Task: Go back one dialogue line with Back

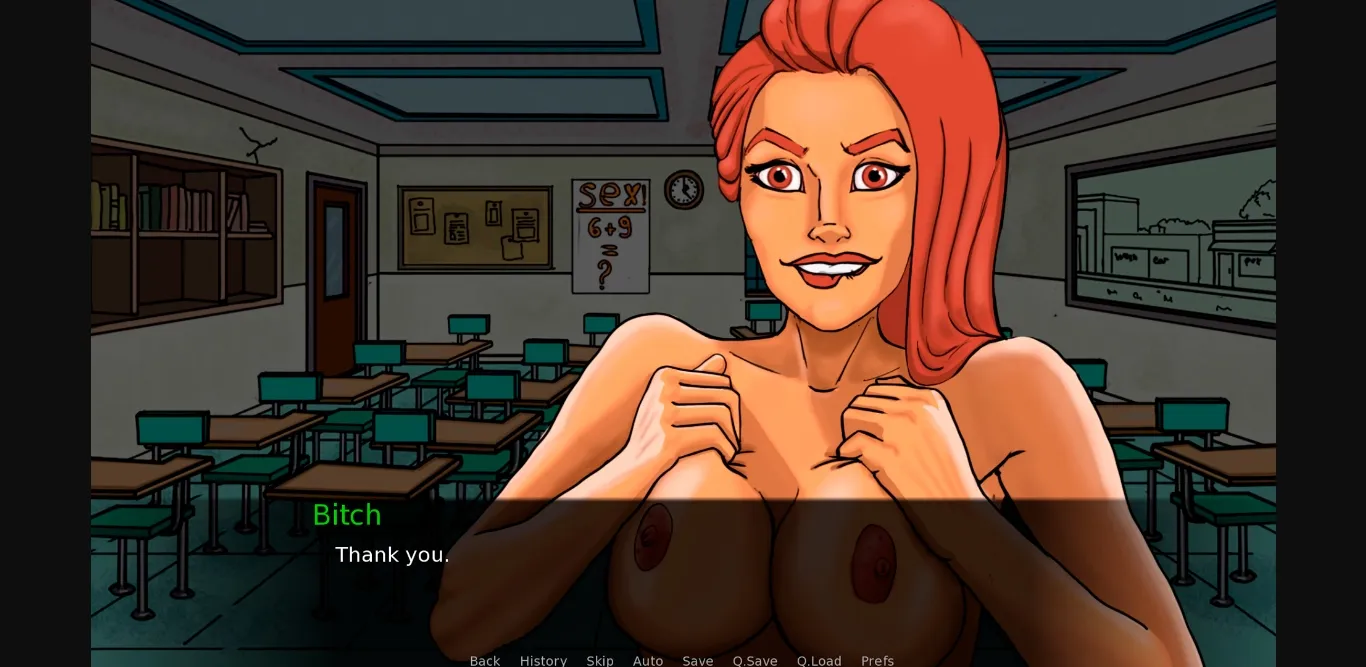Action: (x=485, y=660)
